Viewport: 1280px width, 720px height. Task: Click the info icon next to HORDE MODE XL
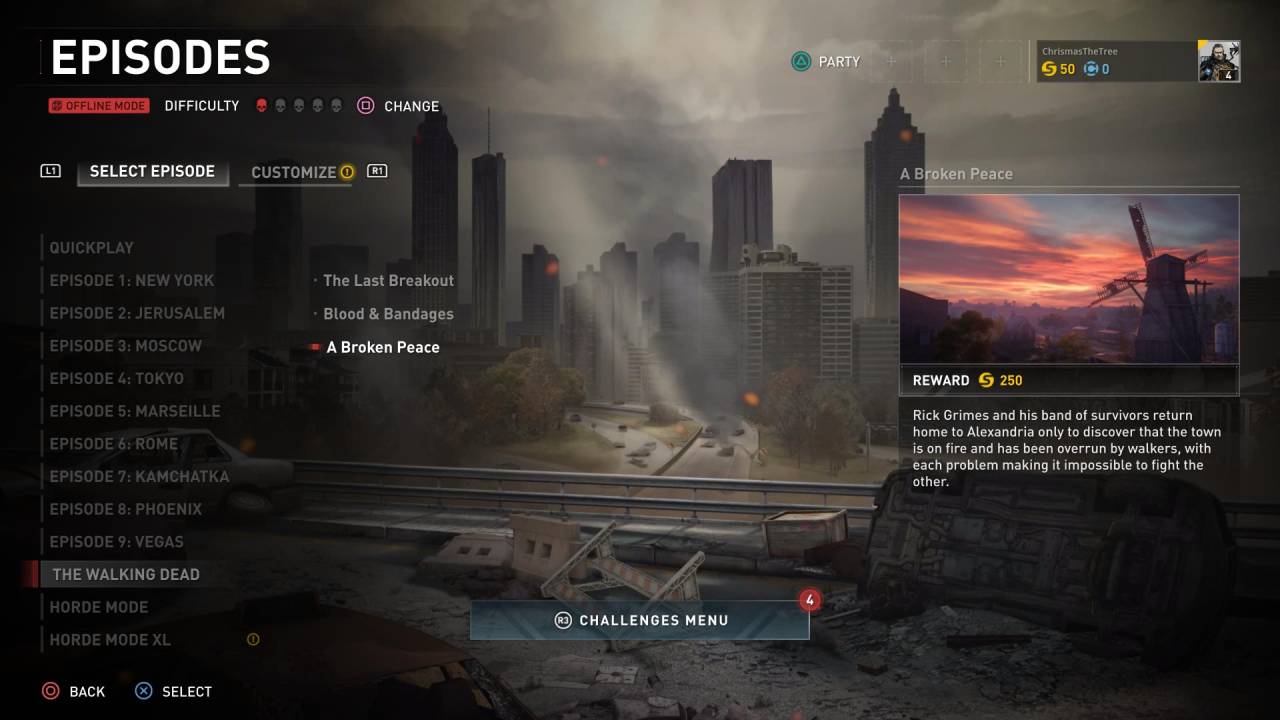(x=252, y=637)
